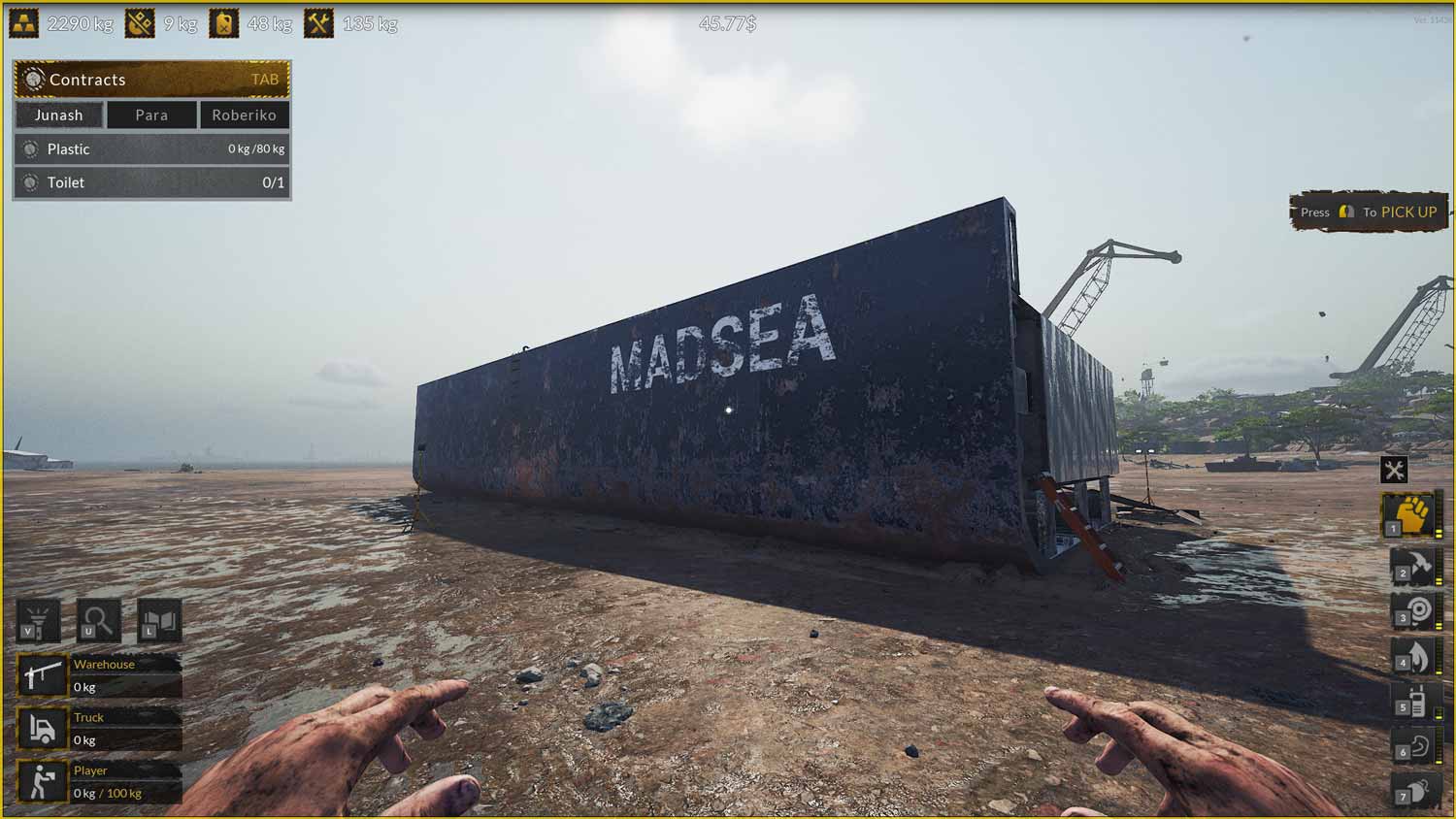Screen dimensions: 1456x819
Task: Click the PICK UP prompt
Action: pyautogui.click(x=1368, y=212)
